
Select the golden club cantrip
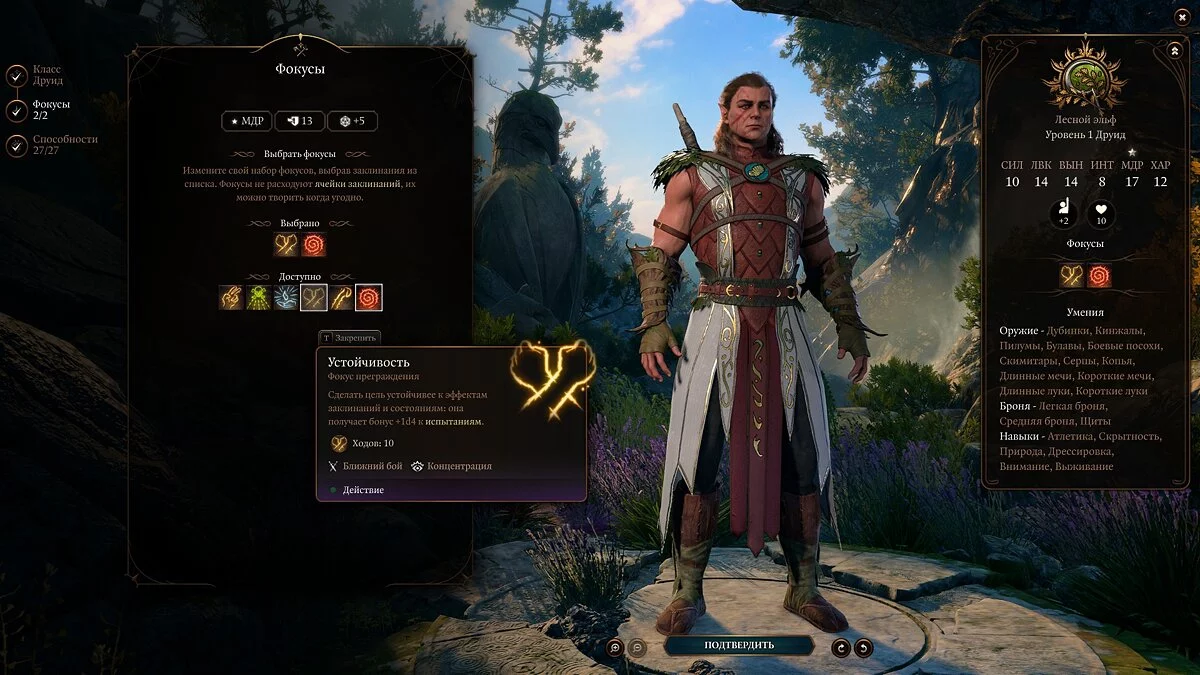pos(341,297)
